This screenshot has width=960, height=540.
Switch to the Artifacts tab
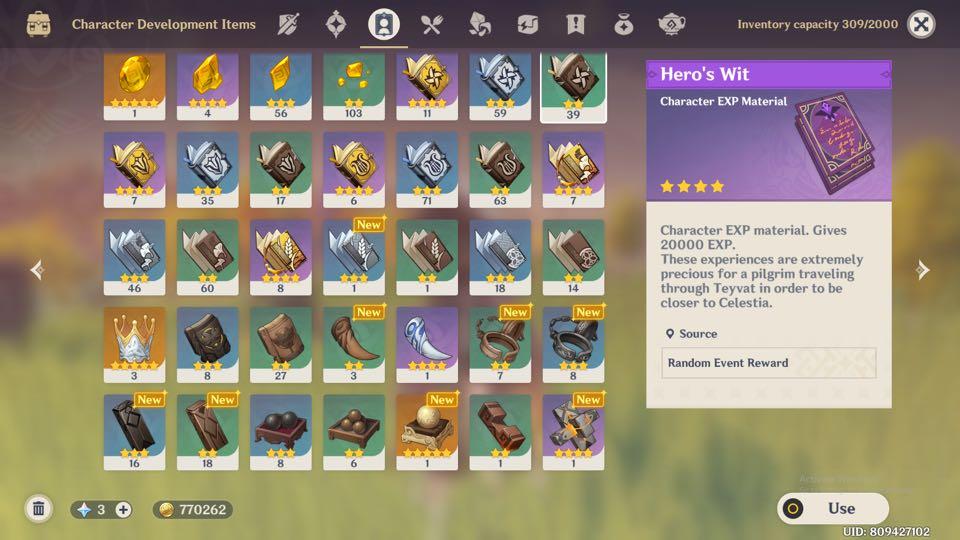tap(335, 24)
